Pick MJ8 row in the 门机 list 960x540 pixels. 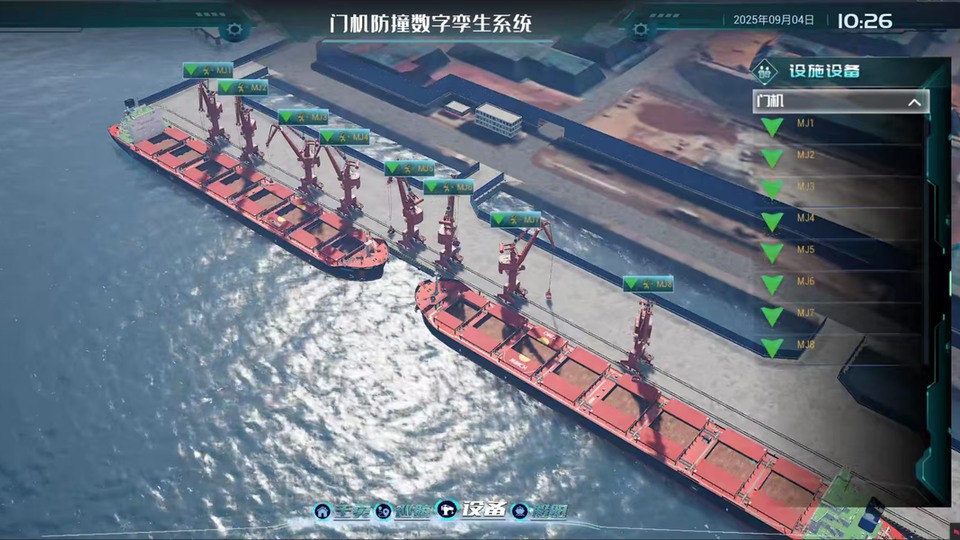(805, 346)
